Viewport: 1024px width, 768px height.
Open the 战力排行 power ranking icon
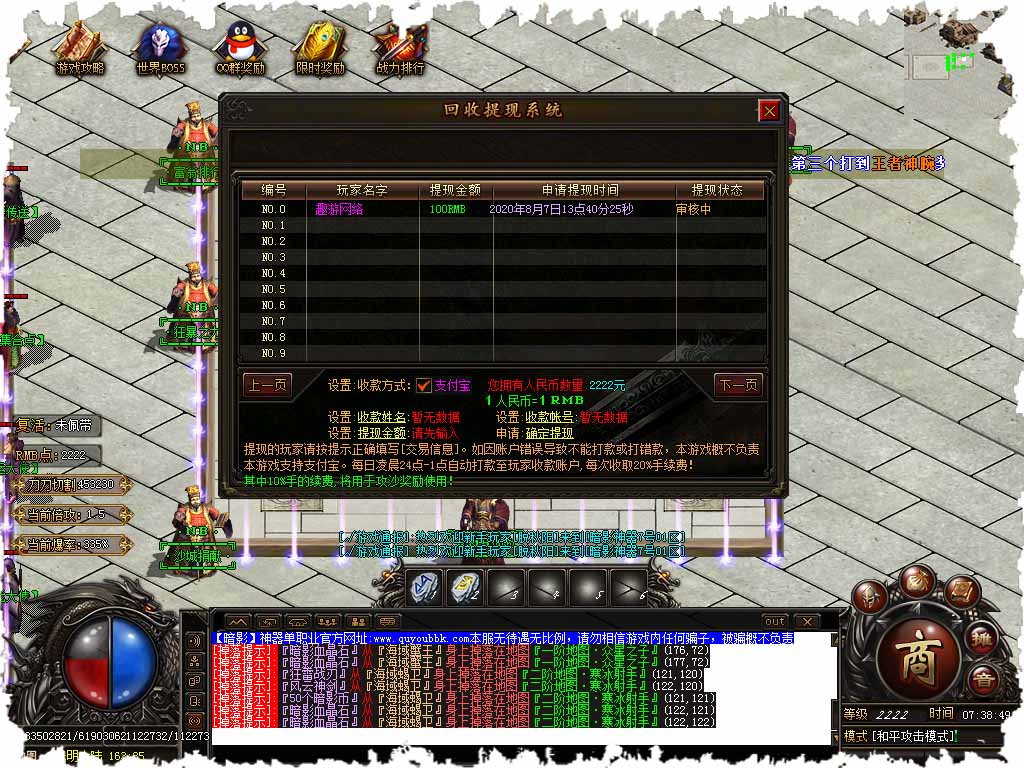(x=400, y=48)
